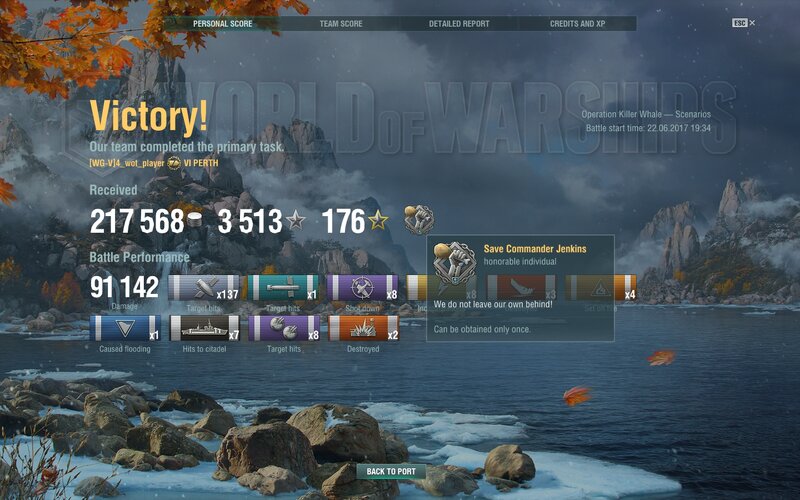Image resolution: width=800 pixels, height=500 pixels.
Task: Show the Credits and XP tab
Action: [x=577, y=23]
